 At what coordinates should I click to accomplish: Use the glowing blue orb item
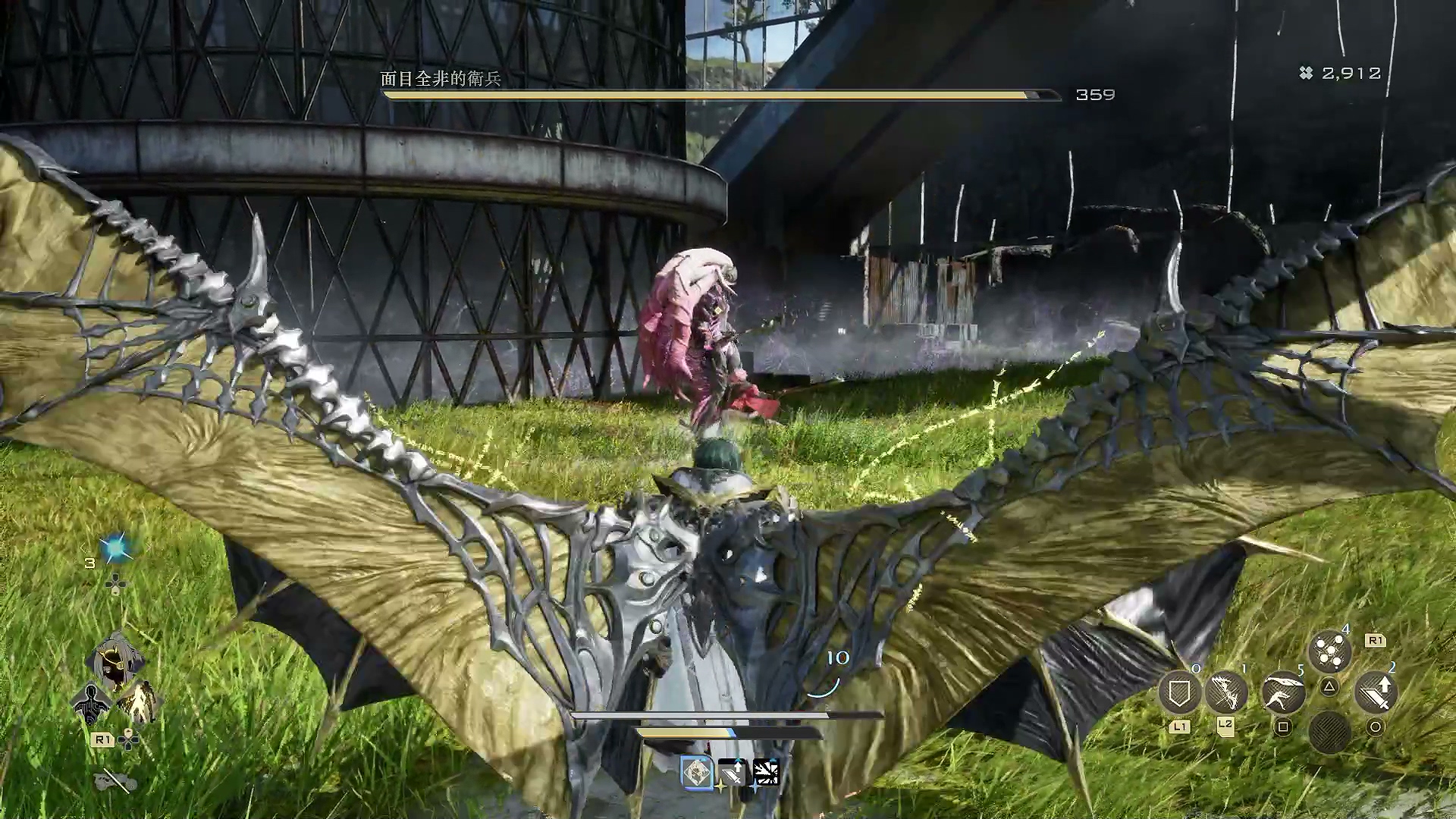pyautogui.click(x=116, y=548)
